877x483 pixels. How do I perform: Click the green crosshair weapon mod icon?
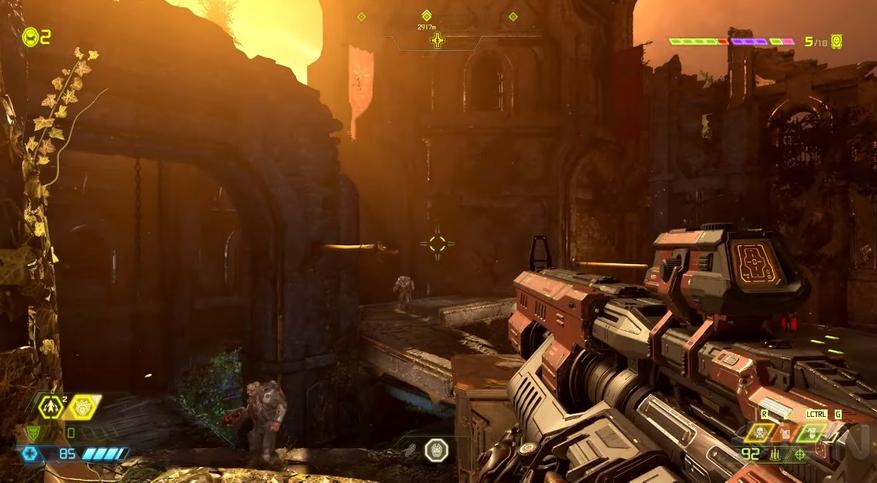(798, 454)
